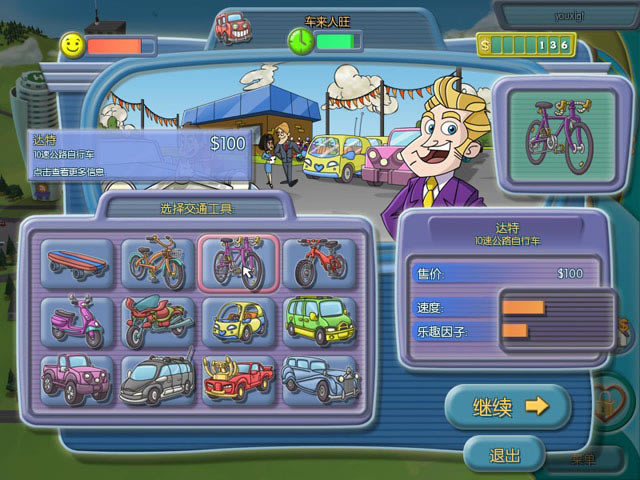Select the blue vintage car tile
Screen dimensions: 640x480
[x=319, y=380]
